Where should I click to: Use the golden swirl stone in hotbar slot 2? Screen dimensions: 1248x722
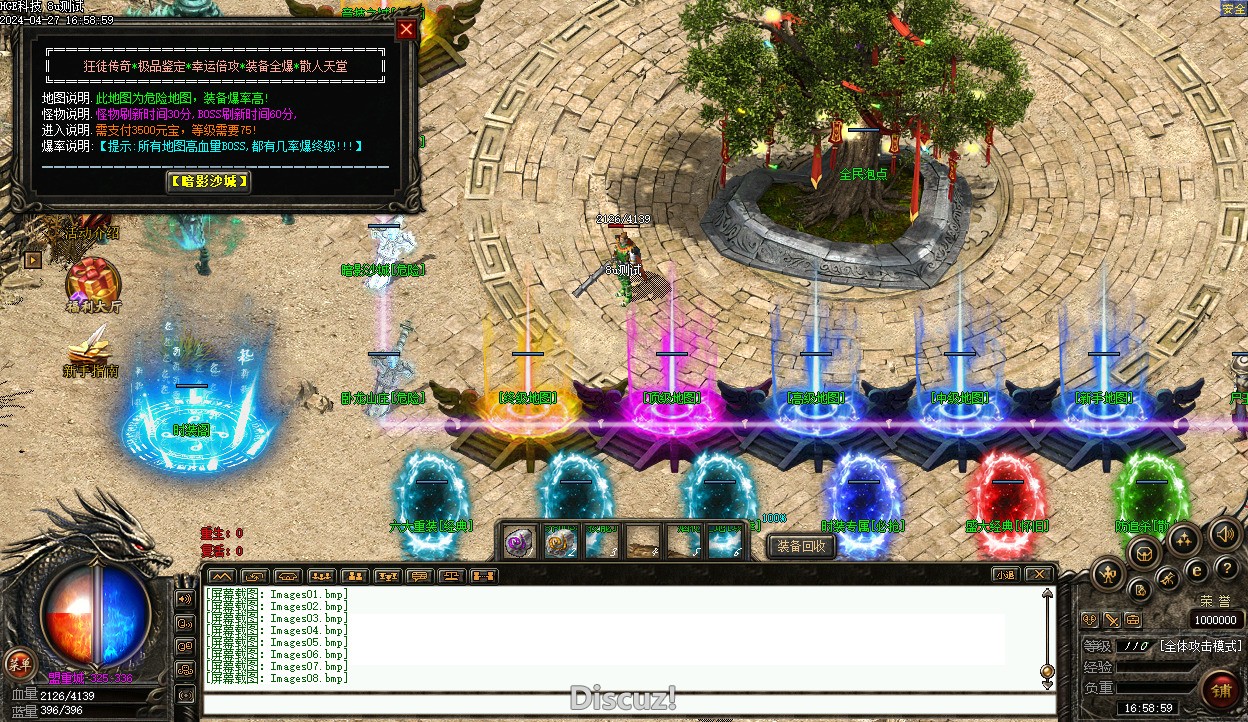tap(560, 541)
